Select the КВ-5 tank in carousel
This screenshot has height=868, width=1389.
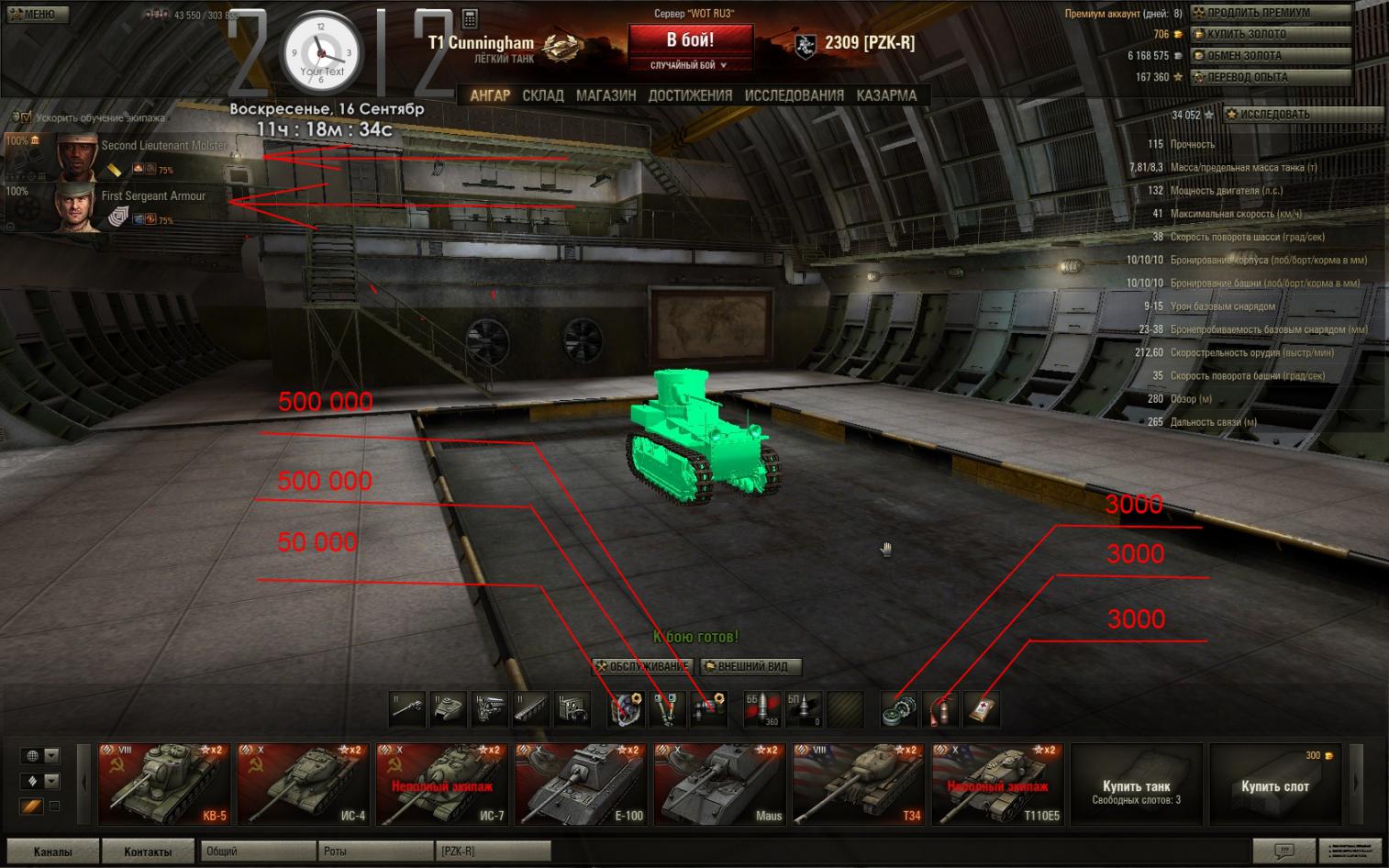point(164,785)
